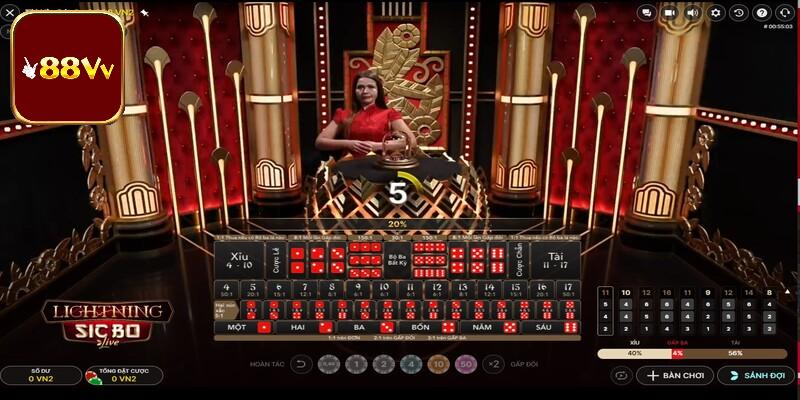Open the live chat icon
Screen dimensions: 800x400
(x=647, y=13)
